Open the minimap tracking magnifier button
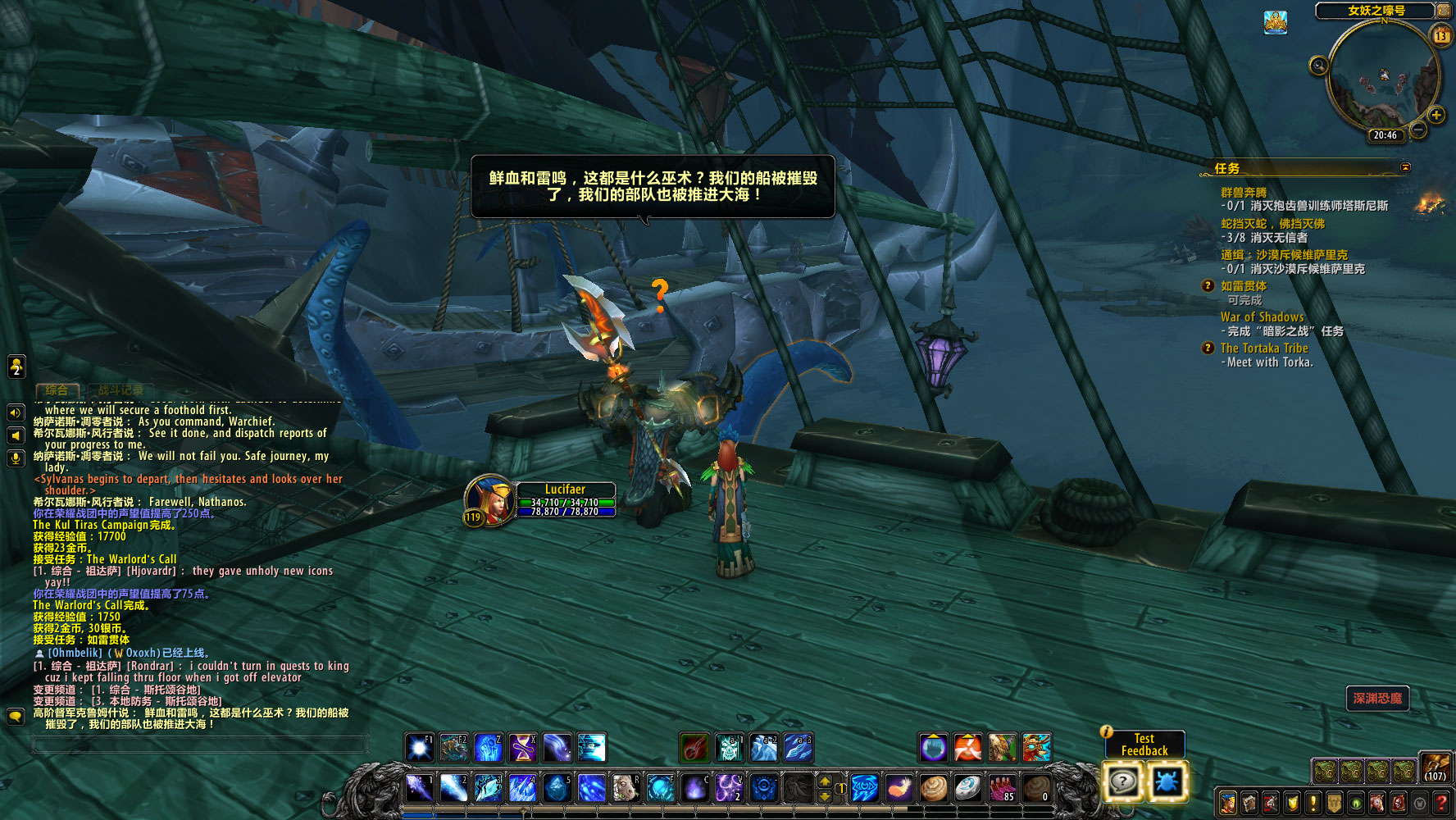Screen dimensions: 1456x820 (1318, 66)
